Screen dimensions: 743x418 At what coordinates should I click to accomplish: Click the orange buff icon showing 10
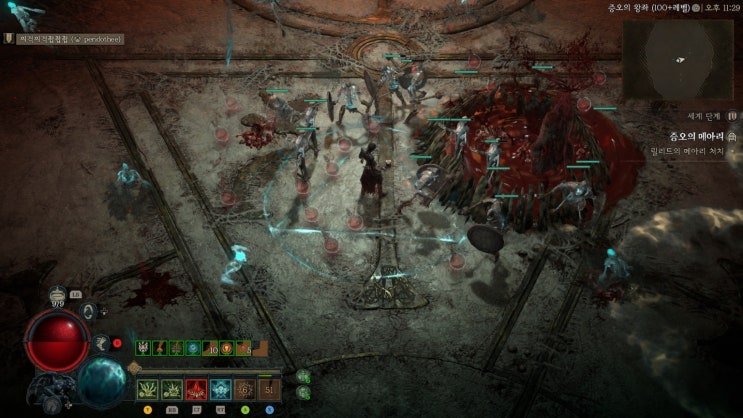tap(210, 347)
